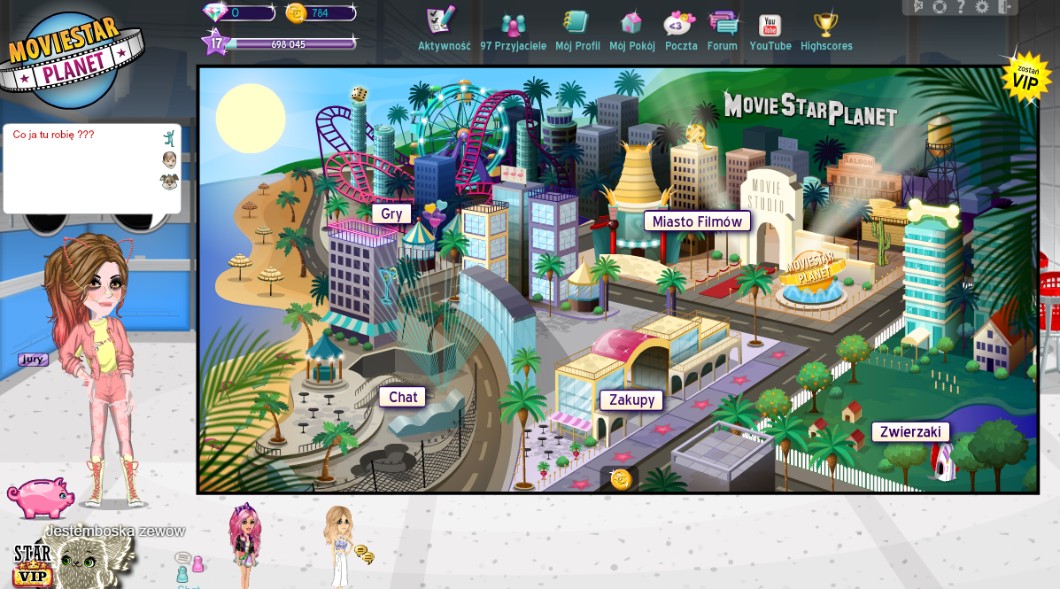Select the Gry location on the map
Screen dimensions: 1060x589
pos(392,213)
